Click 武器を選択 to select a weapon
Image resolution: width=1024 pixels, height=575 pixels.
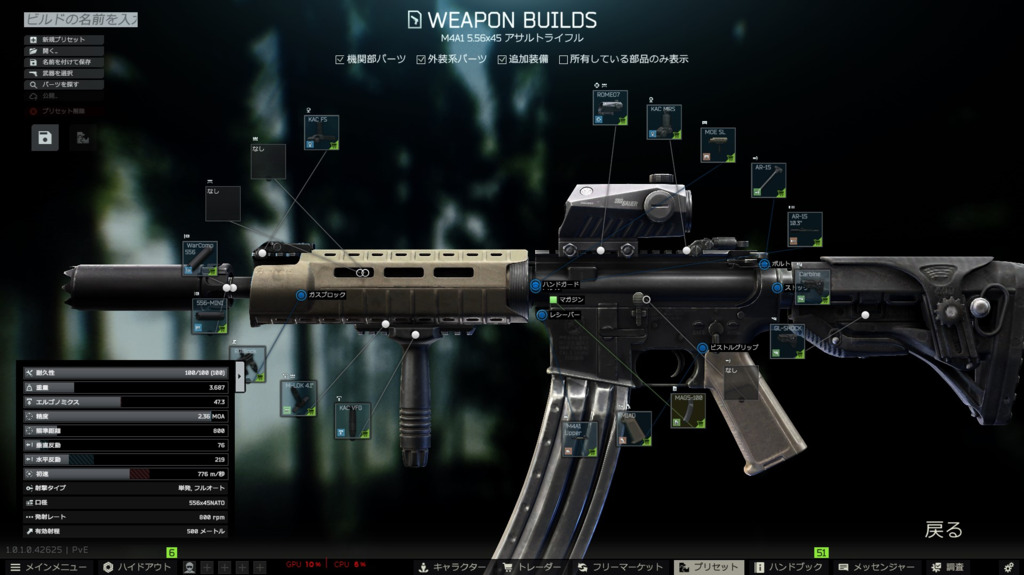click(64, 73)
